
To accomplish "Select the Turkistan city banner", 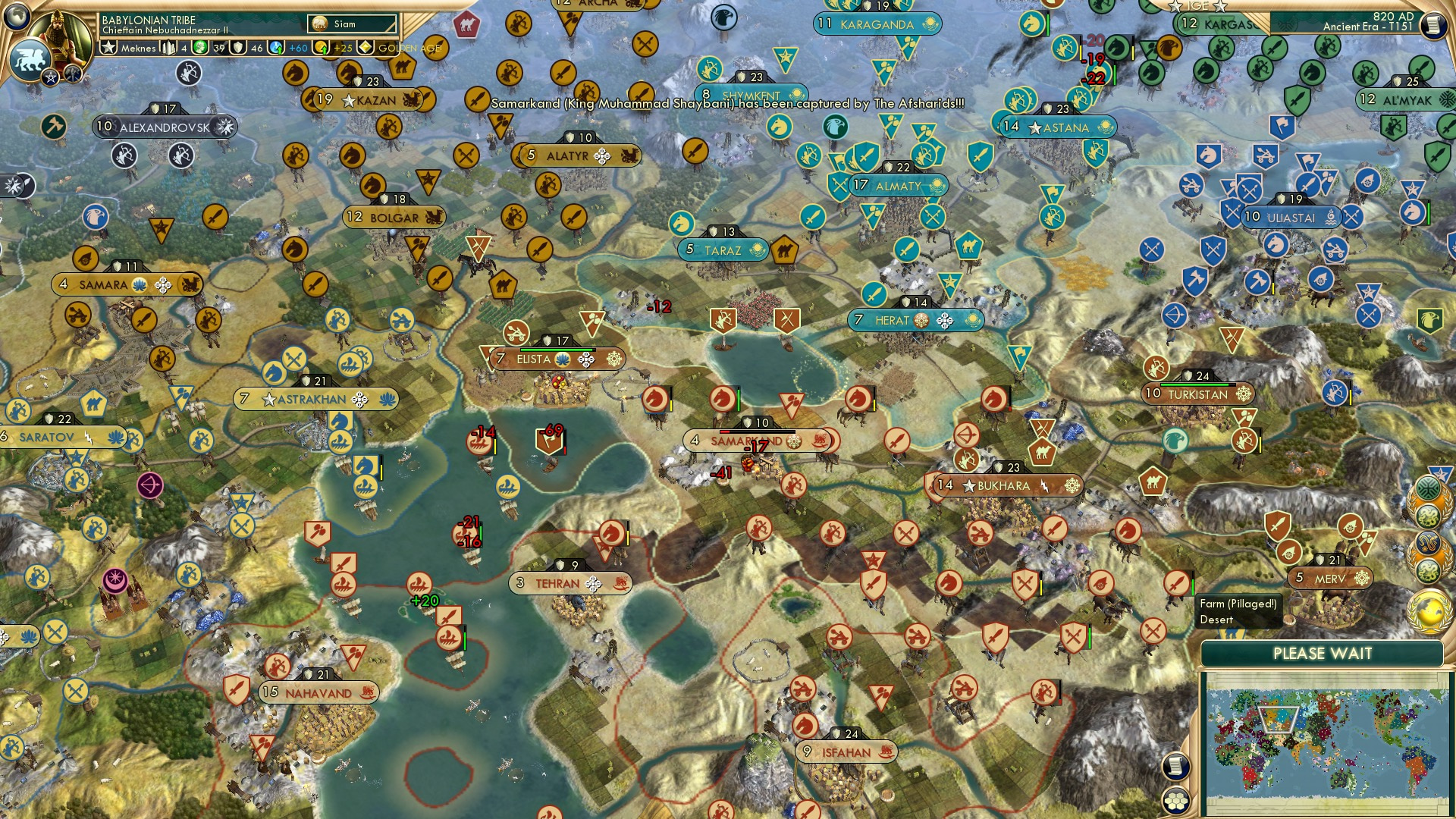I will (1197, 394).
